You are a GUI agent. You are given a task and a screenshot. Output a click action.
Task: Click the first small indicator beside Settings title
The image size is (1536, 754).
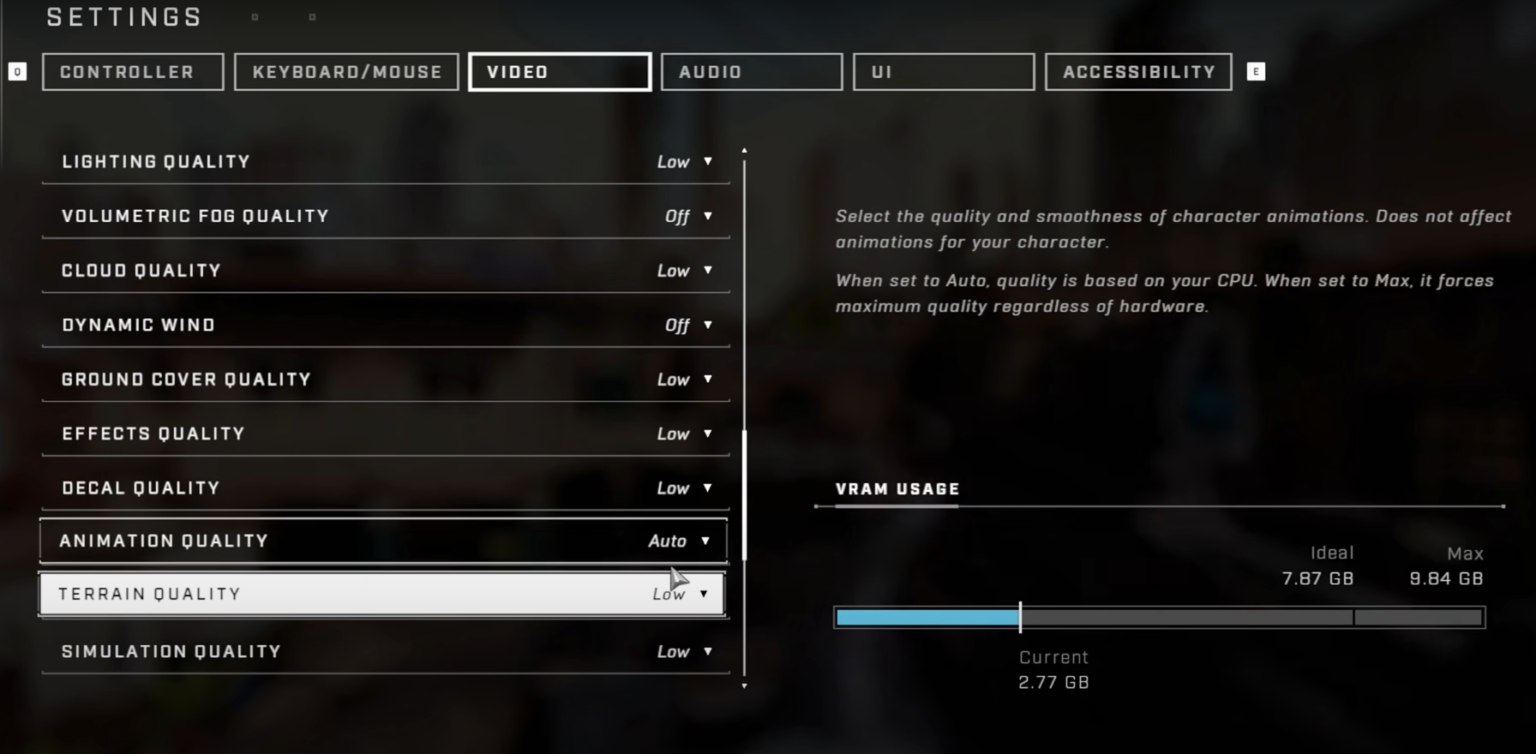[x=254, y=17]
